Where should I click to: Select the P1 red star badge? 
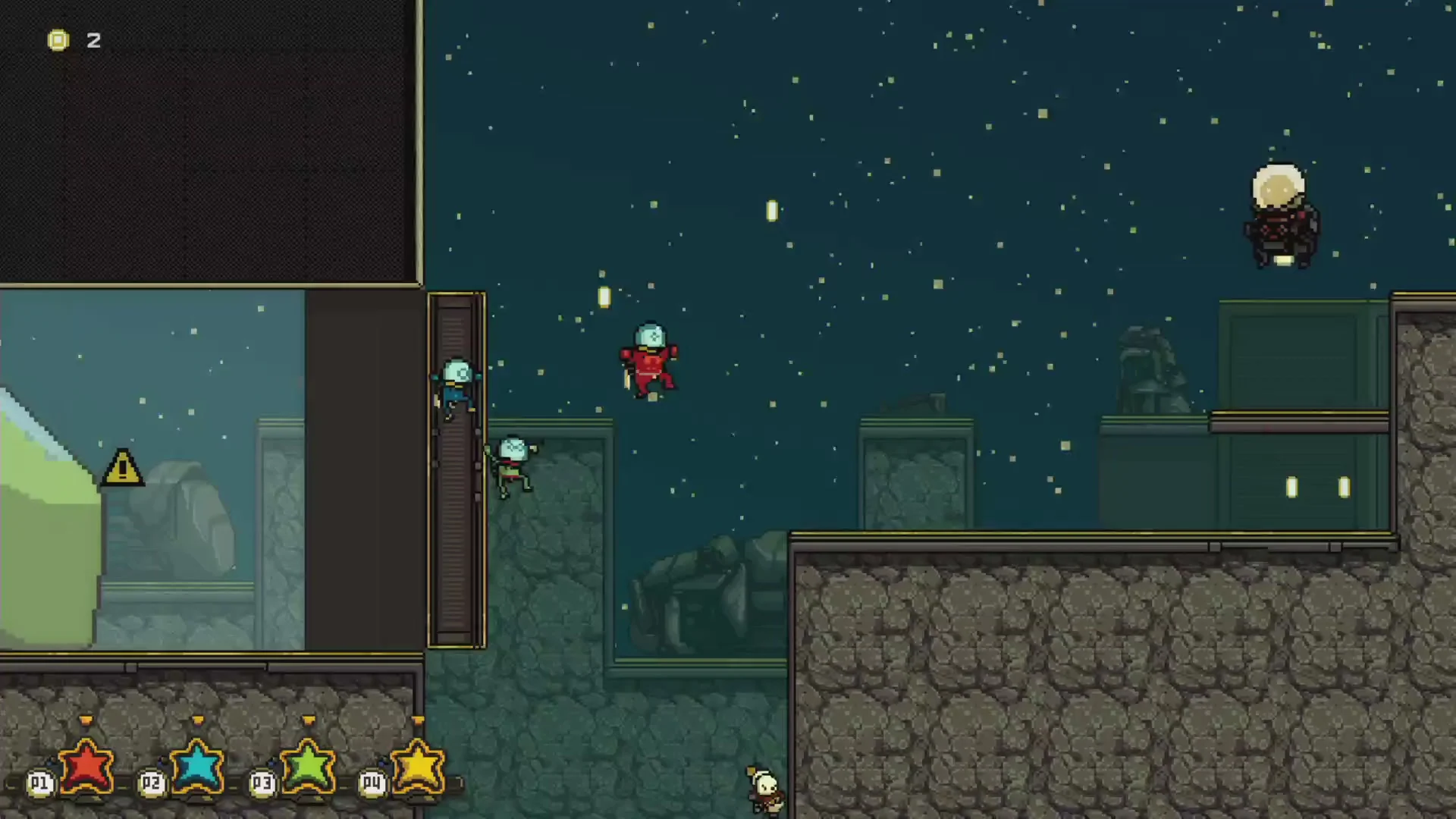(x=86, y=766)
